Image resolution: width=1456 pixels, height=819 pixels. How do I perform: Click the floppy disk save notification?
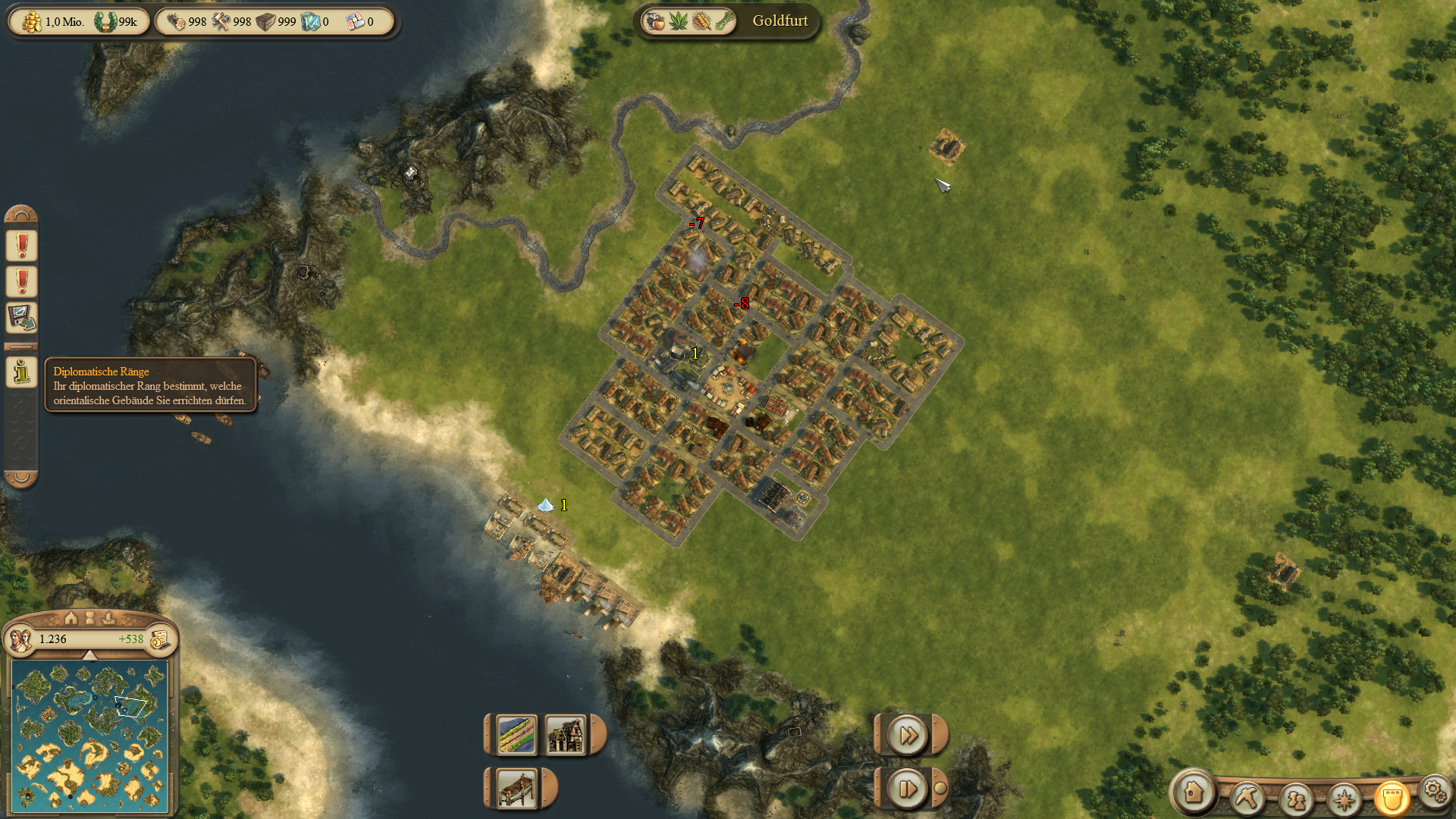click(x=22, y=318)
